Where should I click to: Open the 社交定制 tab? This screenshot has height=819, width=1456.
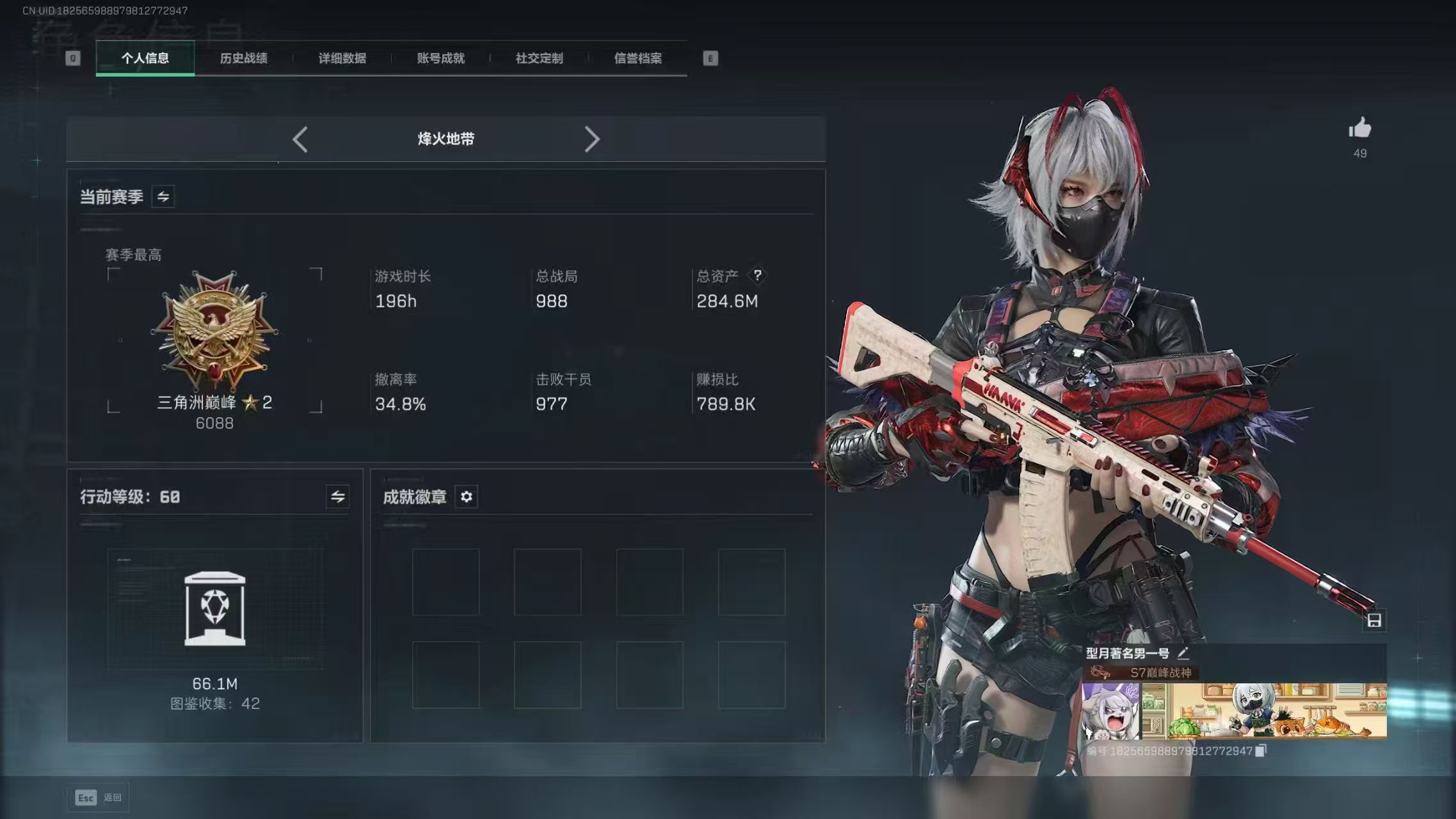538,58
